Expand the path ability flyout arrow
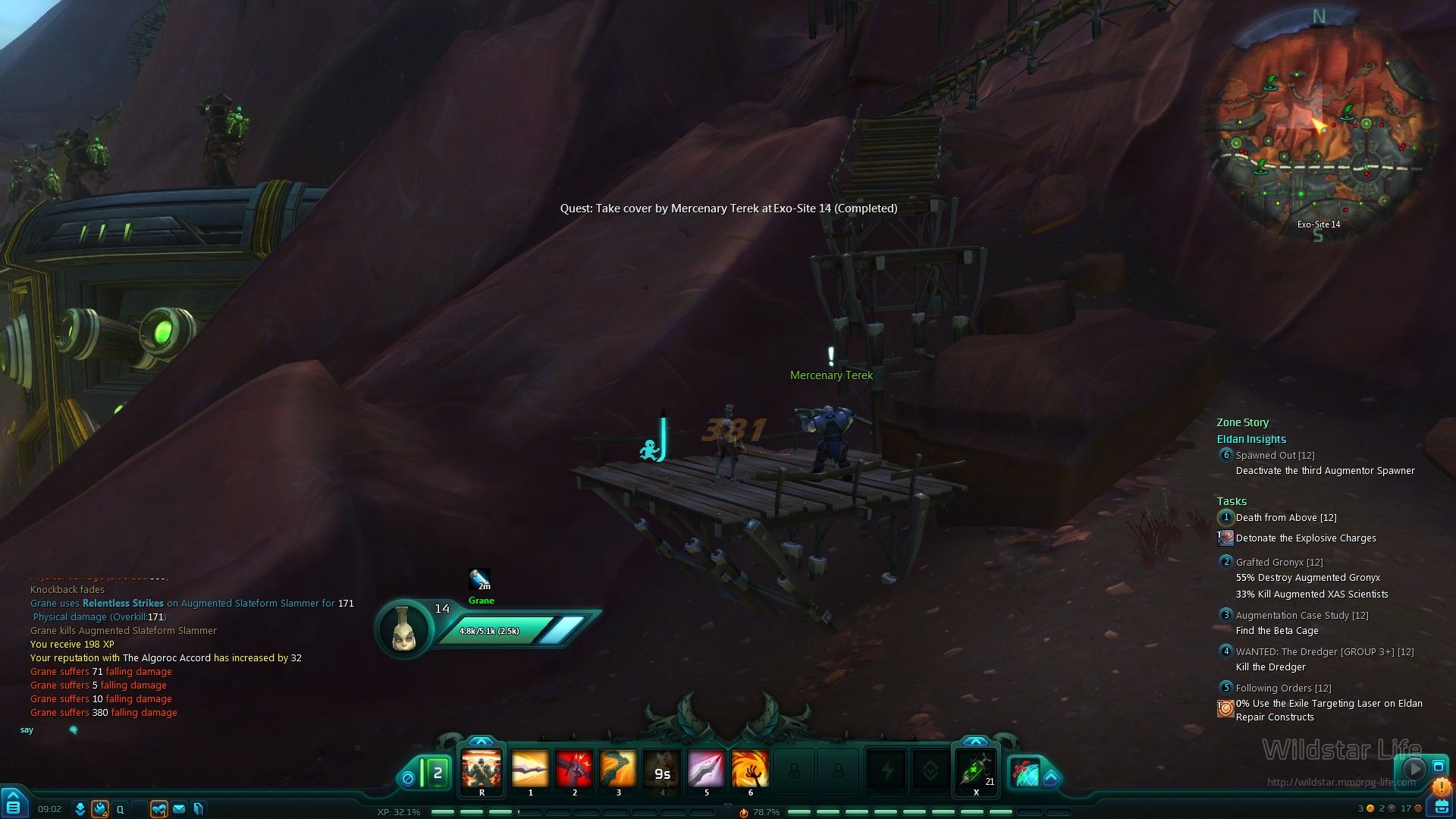1456x819 pixels. (x=1051, y=777)
